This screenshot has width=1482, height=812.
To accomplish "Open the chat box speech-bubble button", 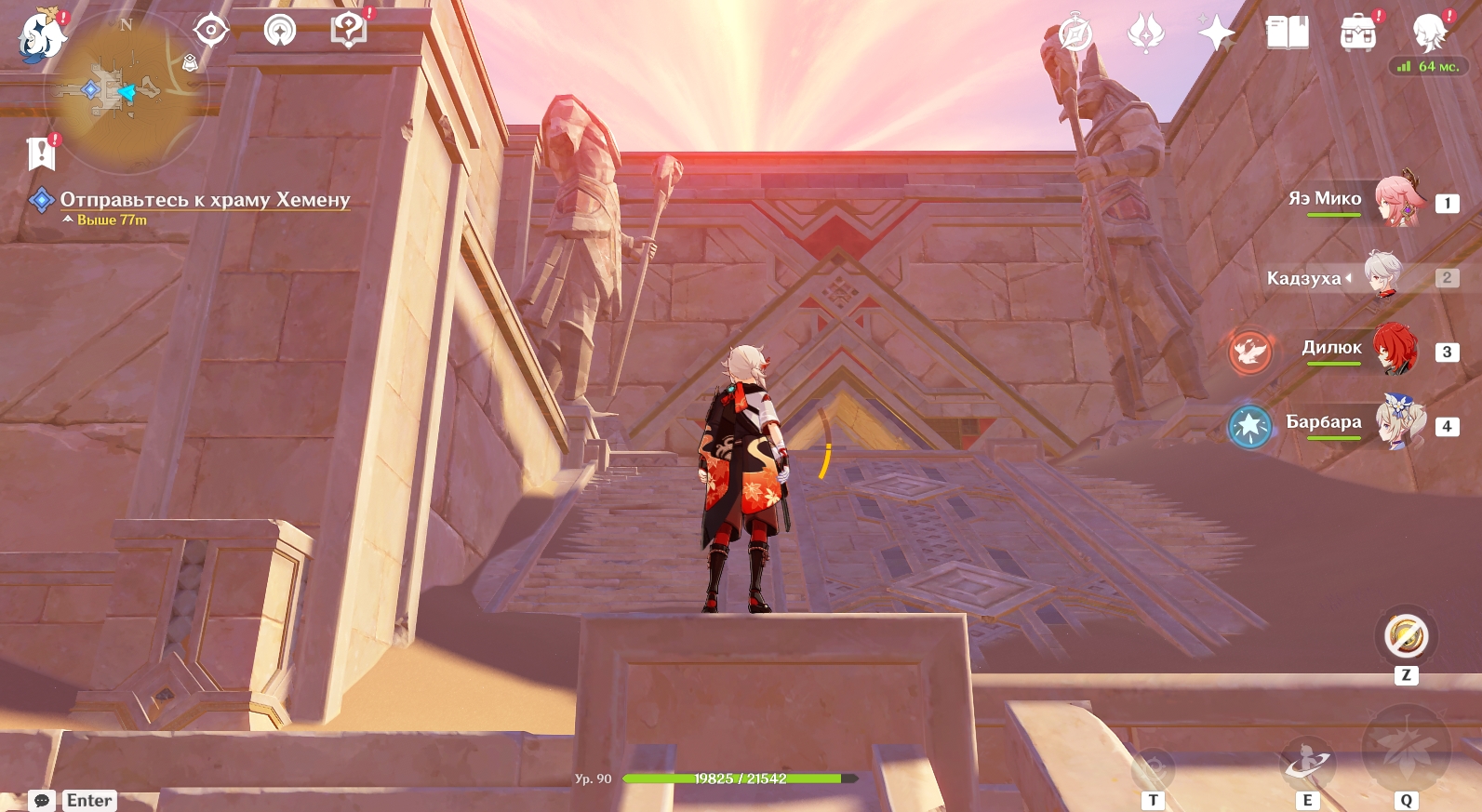I will (x=42, y=800).
